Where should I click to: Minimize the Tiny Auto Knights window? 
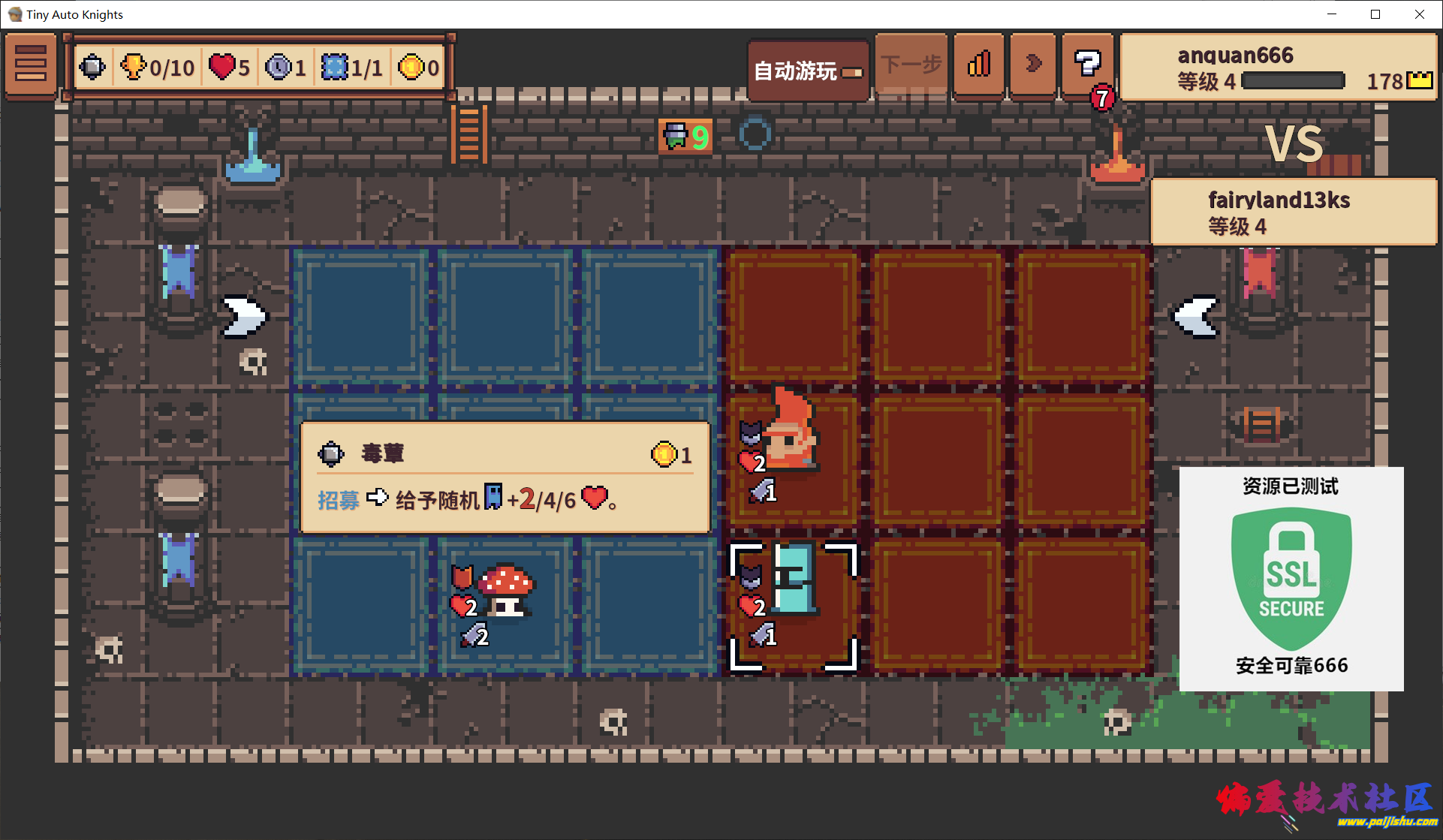1332,14
